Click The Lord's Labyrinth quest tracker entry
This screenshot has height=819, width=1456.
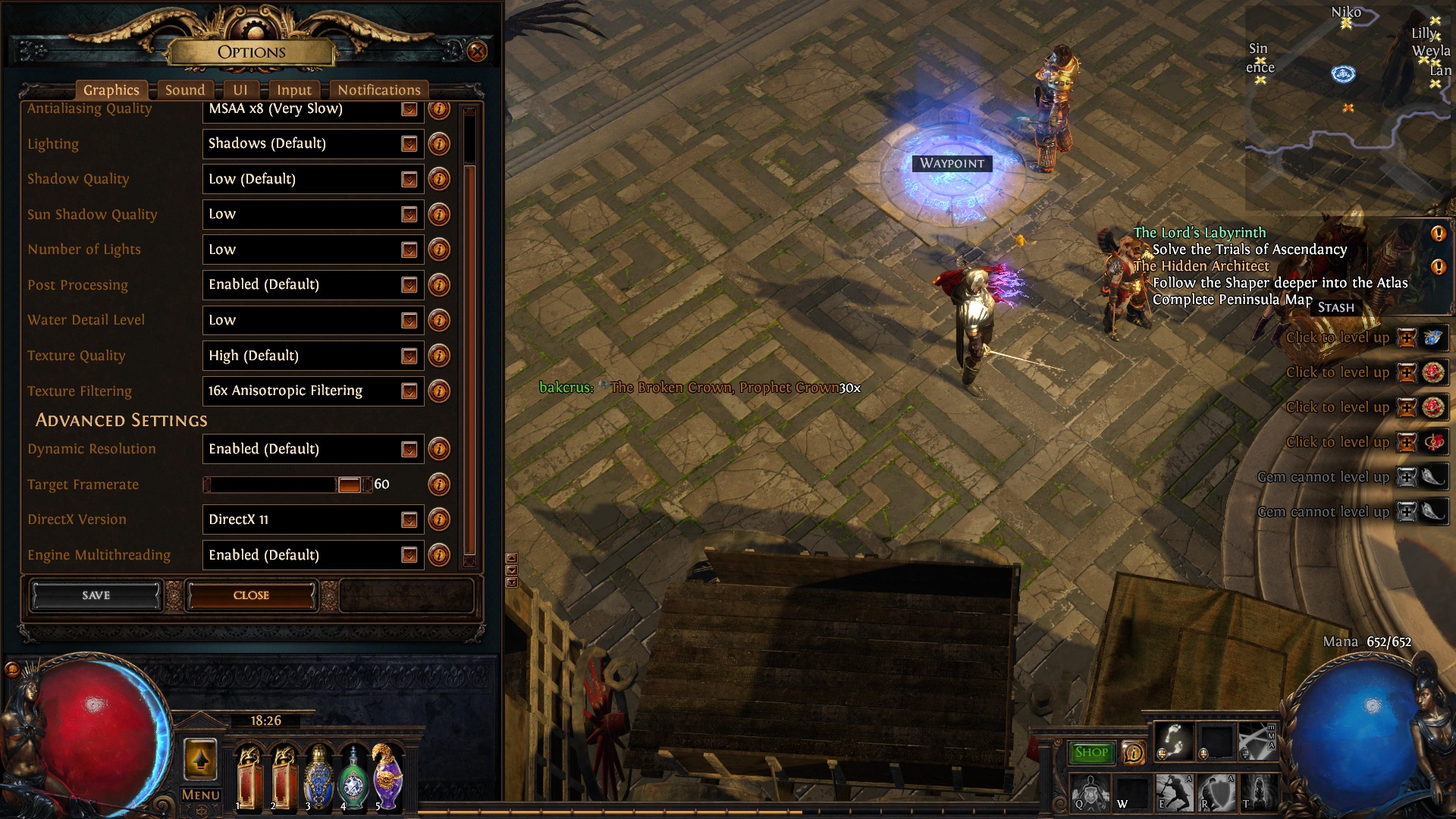coord(1200,233)
